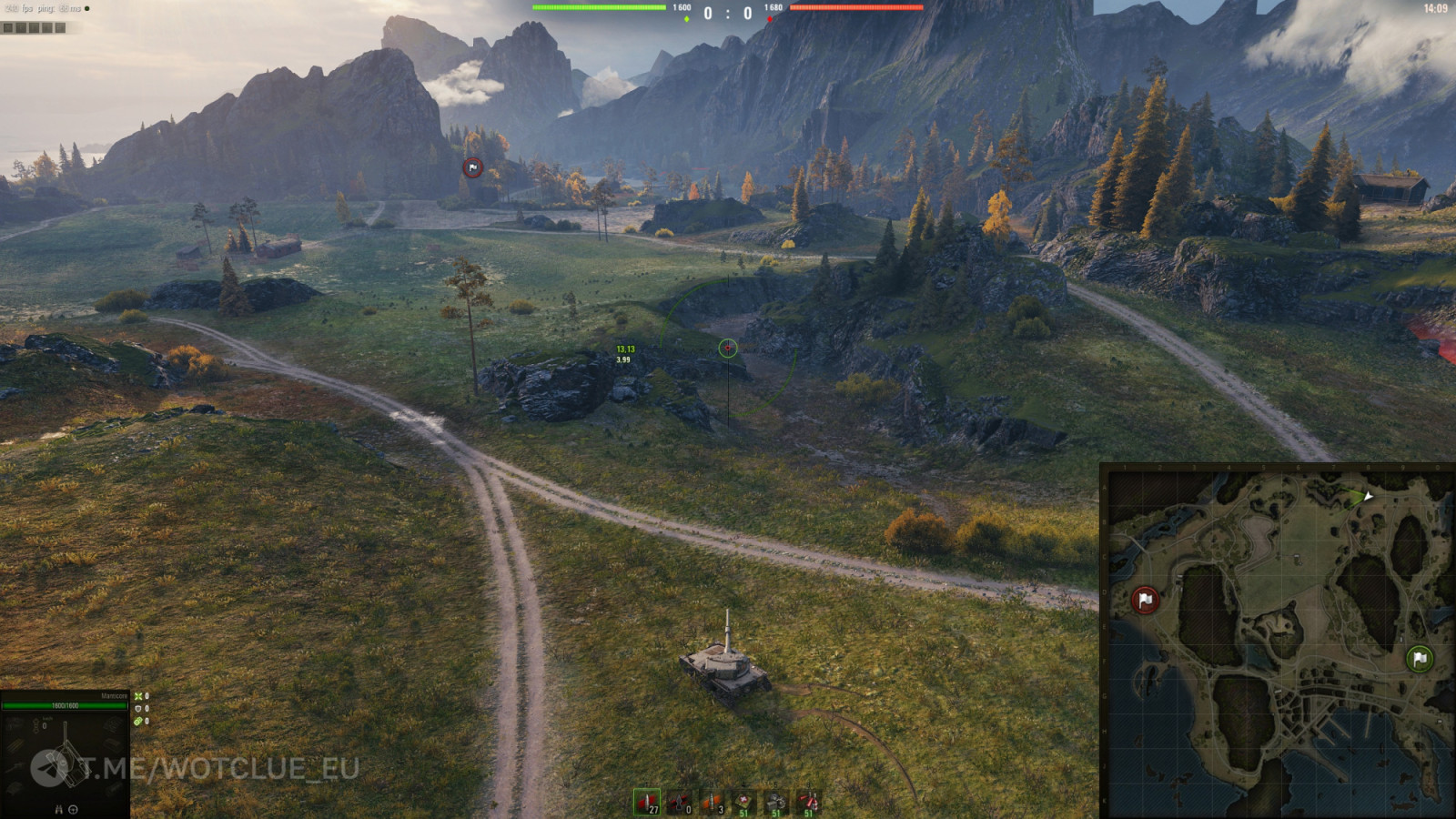
Task: Use the fire extinguisher consumable
Action: (x=808, y=803)
